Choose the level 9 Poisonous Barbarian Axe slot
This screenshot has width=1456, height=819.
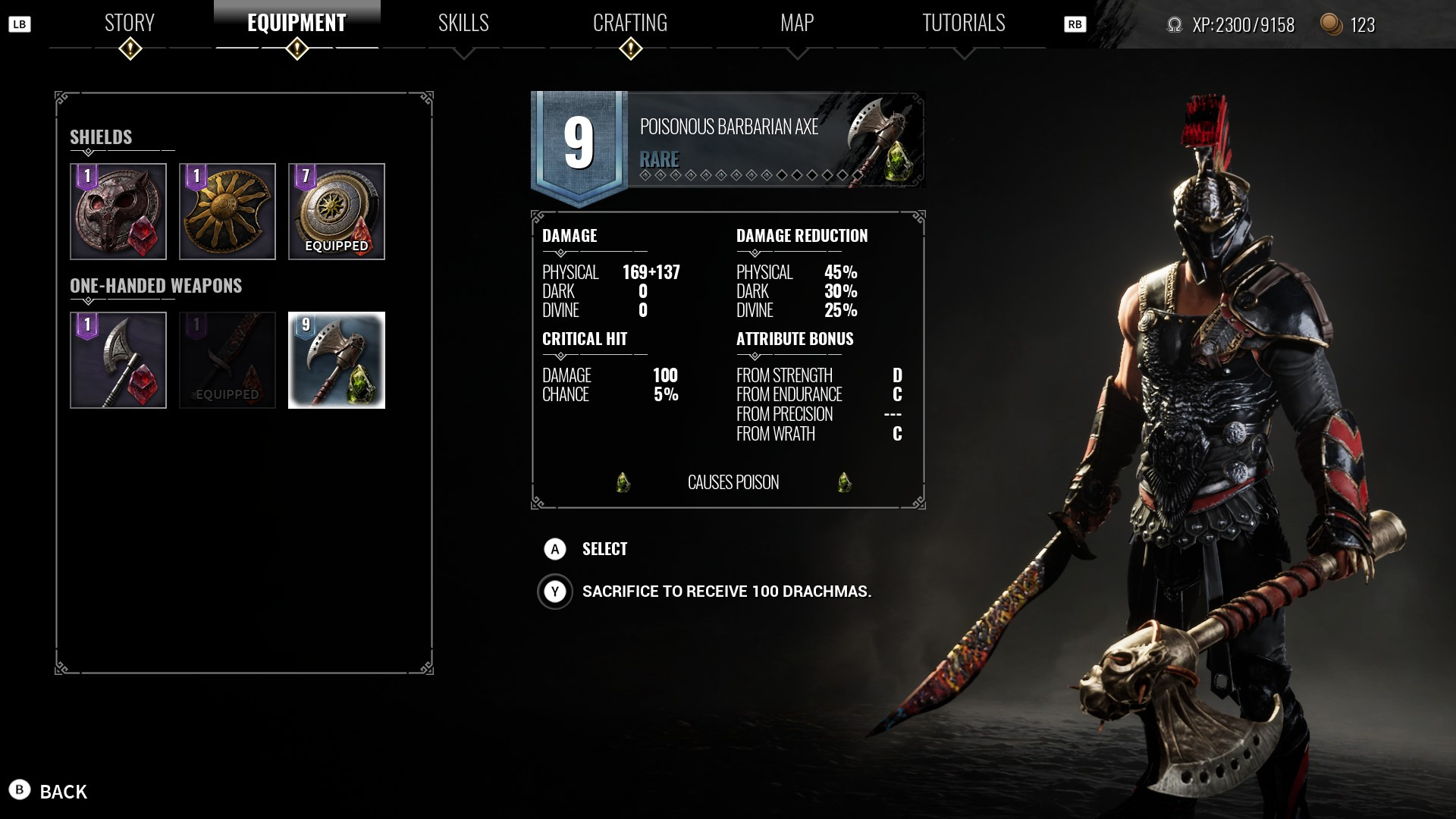[337, 360]
